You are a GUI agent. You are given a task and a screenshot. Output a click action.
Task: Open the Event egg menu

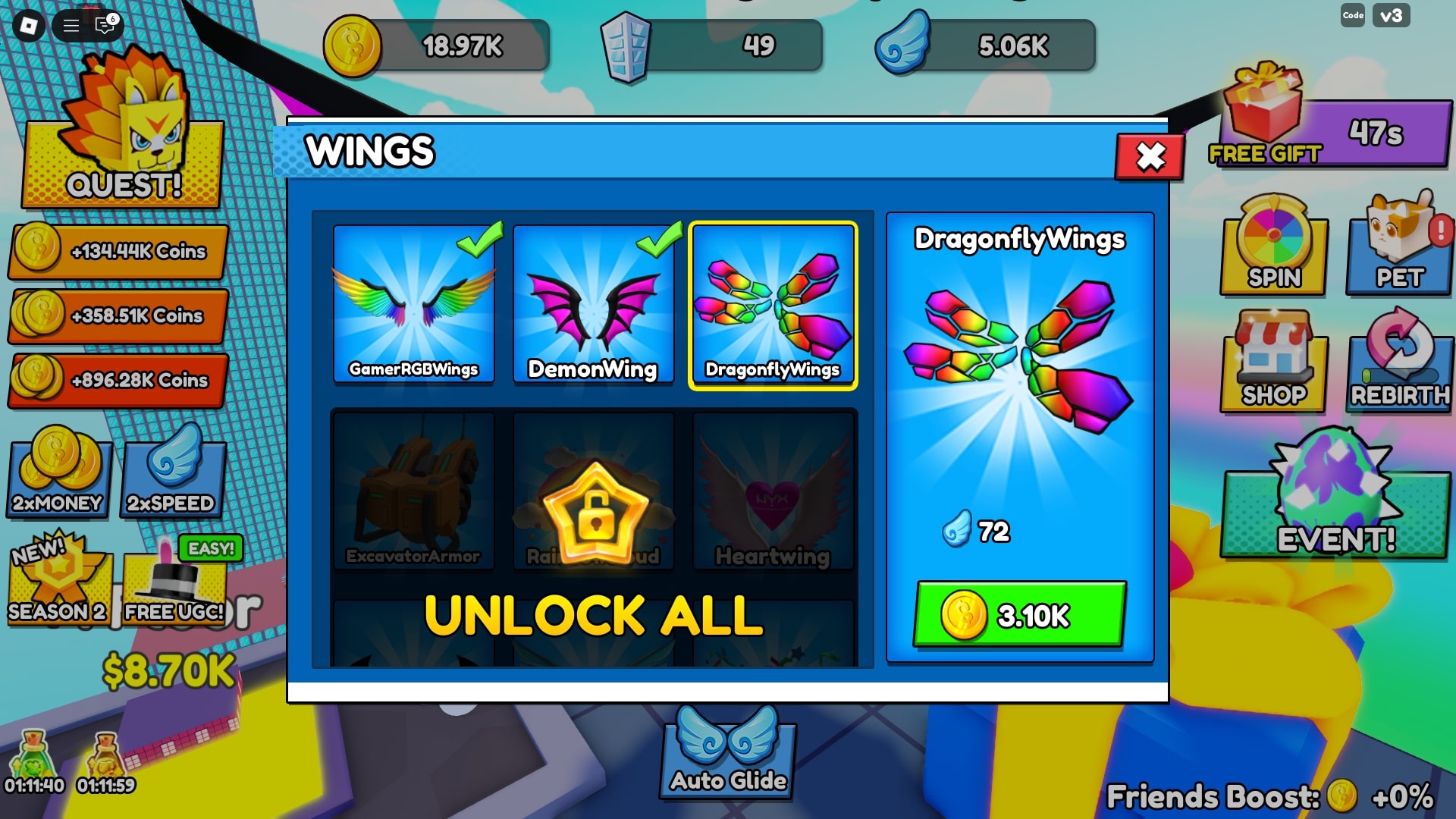pos(1335,500)
